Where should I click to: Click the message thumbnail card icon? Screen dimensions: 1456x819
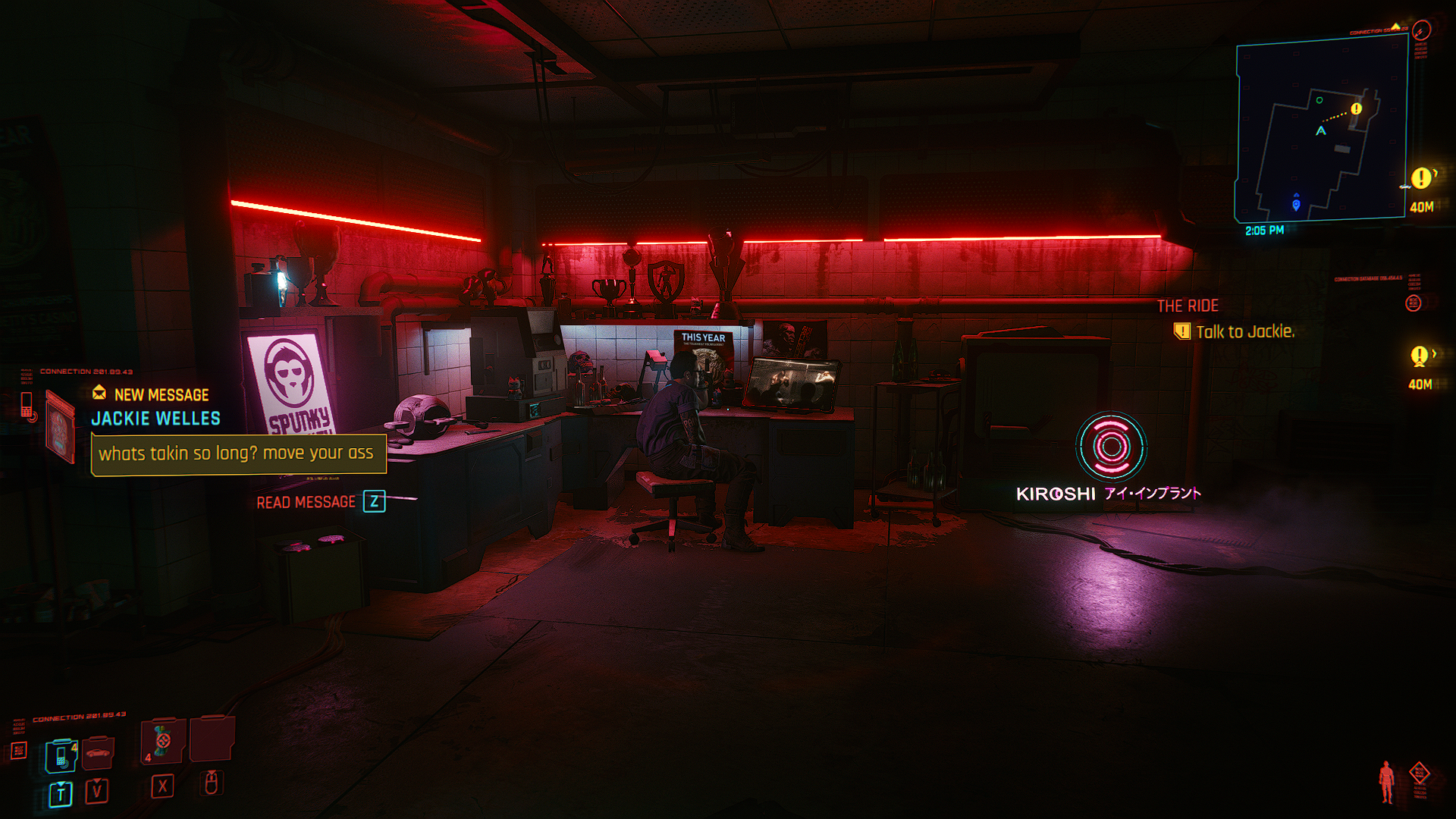point(61,425)
